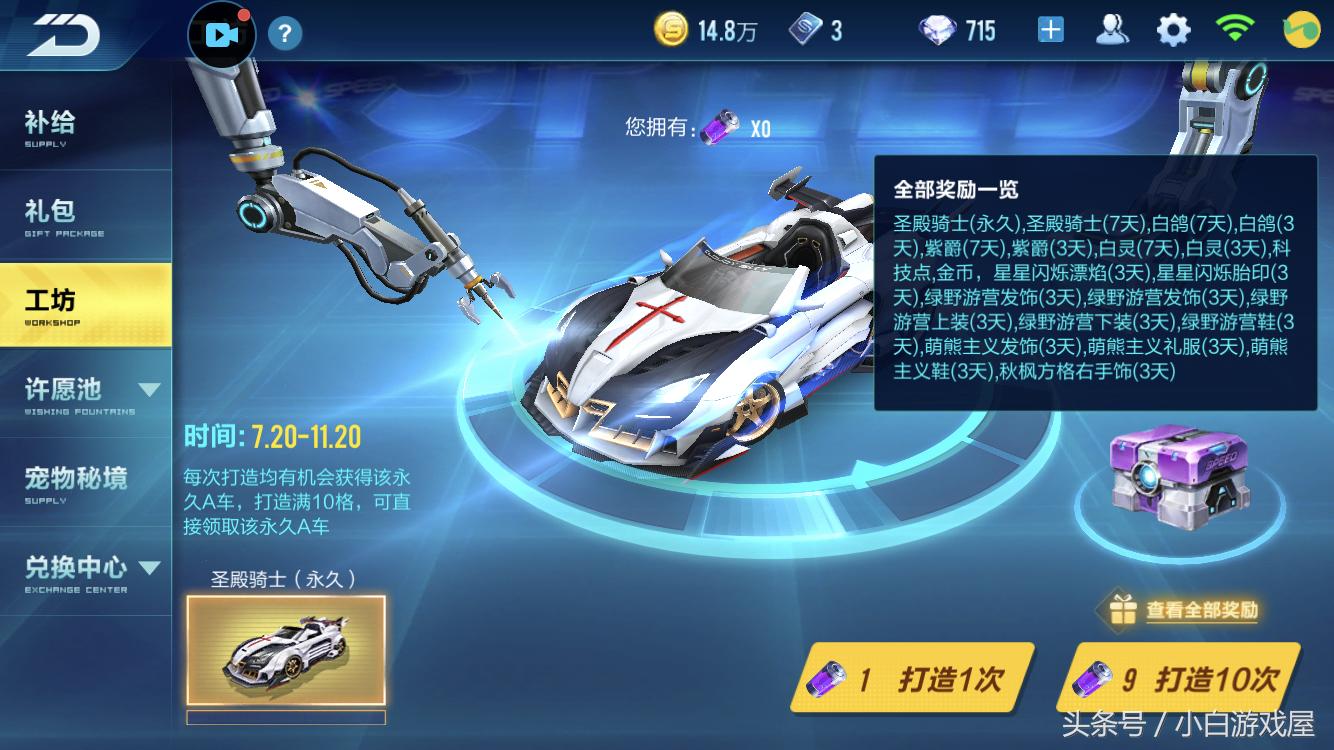Tap the help question mark icon
This screenshot has height=750, width=1334.
[x=286, y=33]
